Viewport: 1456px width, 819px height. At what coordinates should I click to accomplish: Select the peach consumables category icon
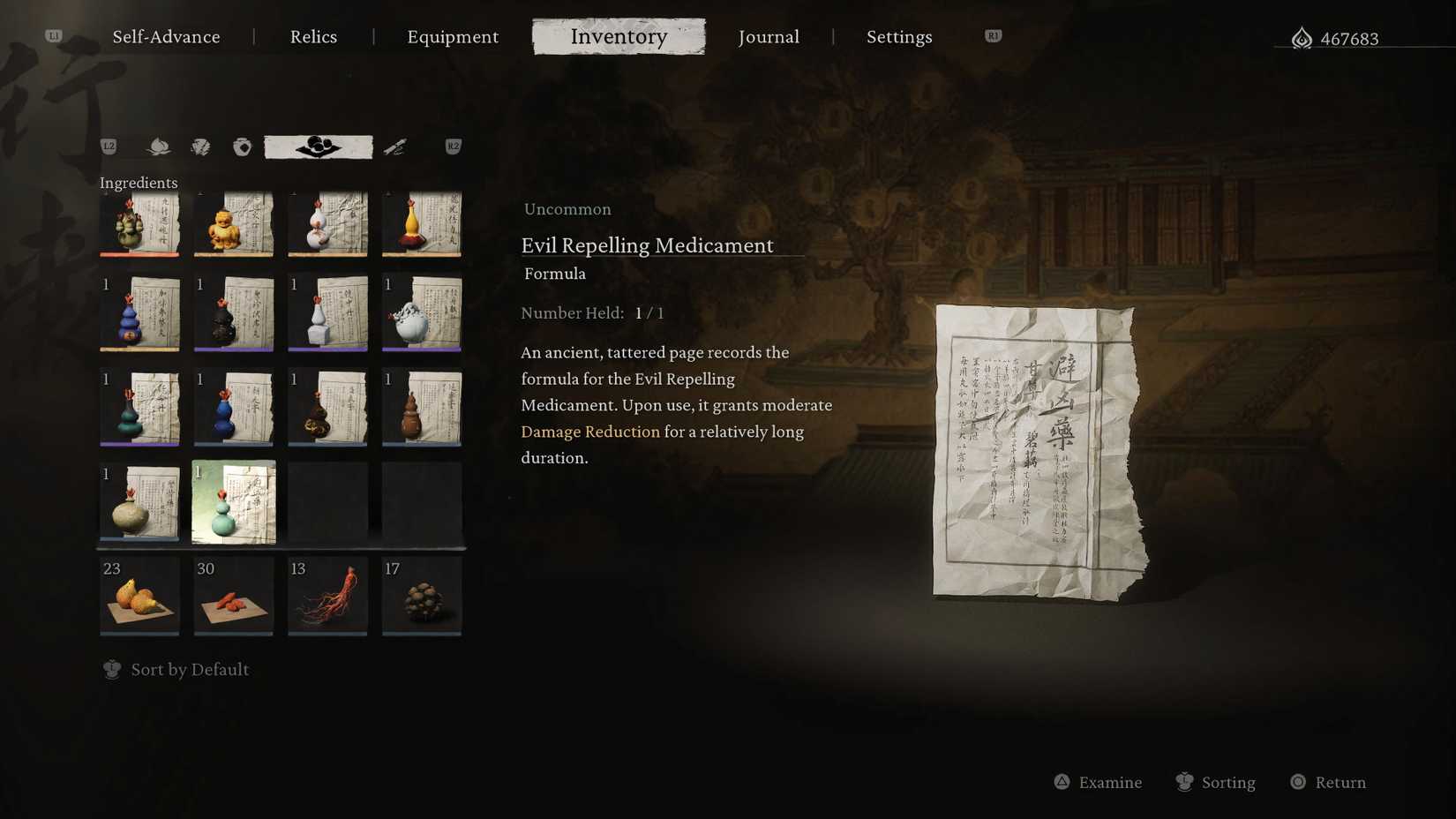[159, 147]
